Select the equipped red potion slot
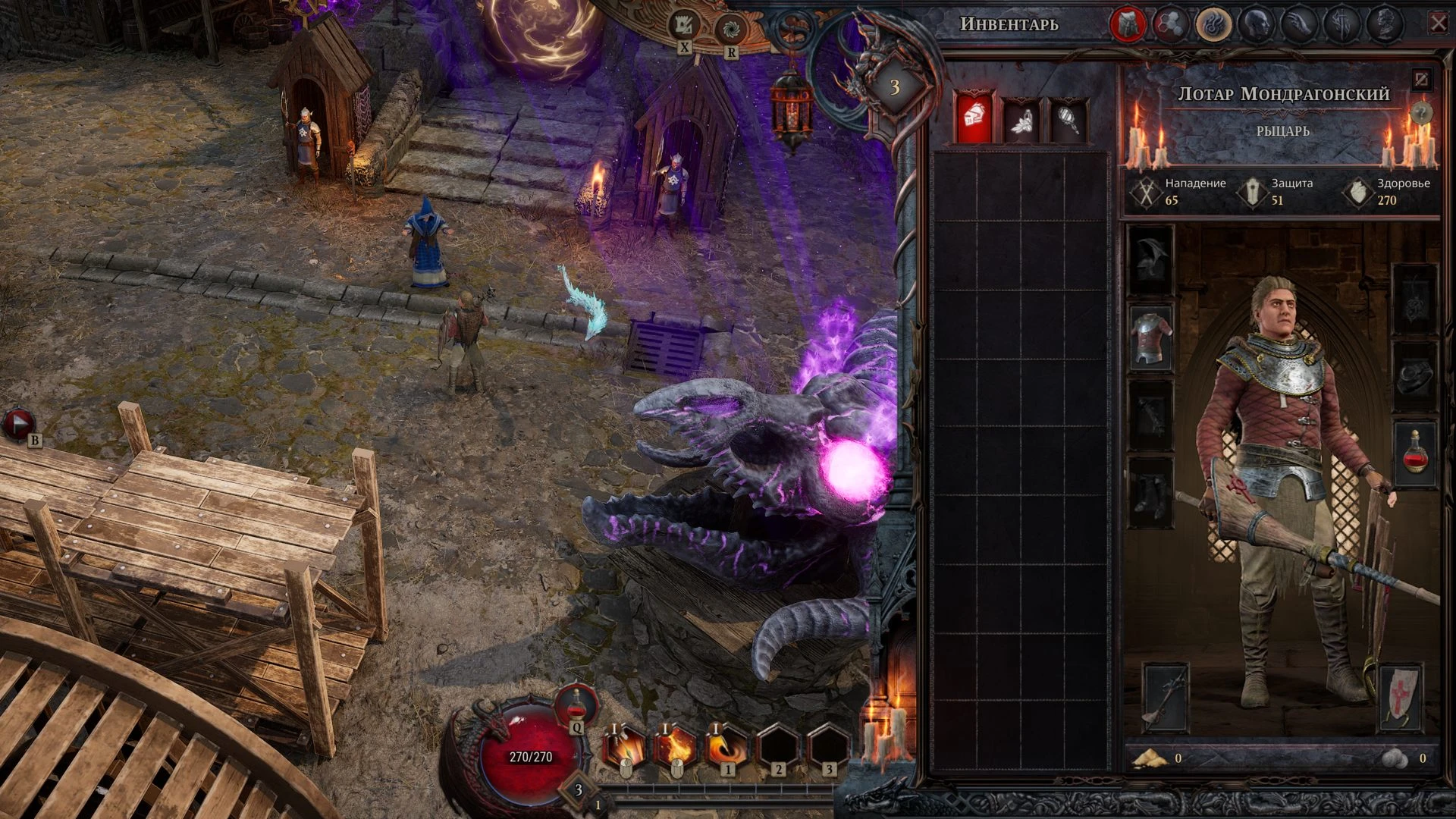The width and height of the screenshot is (1456, 819). (x=1415, y=453)
